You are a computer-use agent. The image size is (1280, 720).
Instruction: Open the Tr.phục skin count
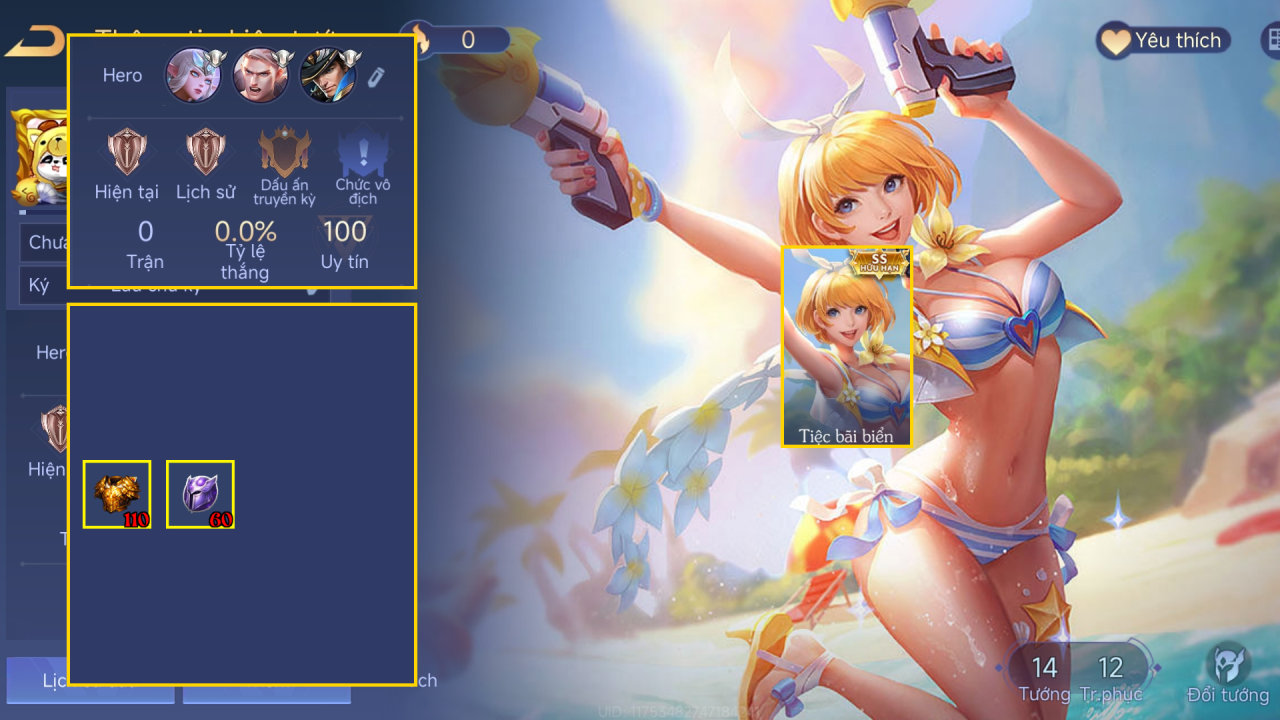pos(1110,678)
